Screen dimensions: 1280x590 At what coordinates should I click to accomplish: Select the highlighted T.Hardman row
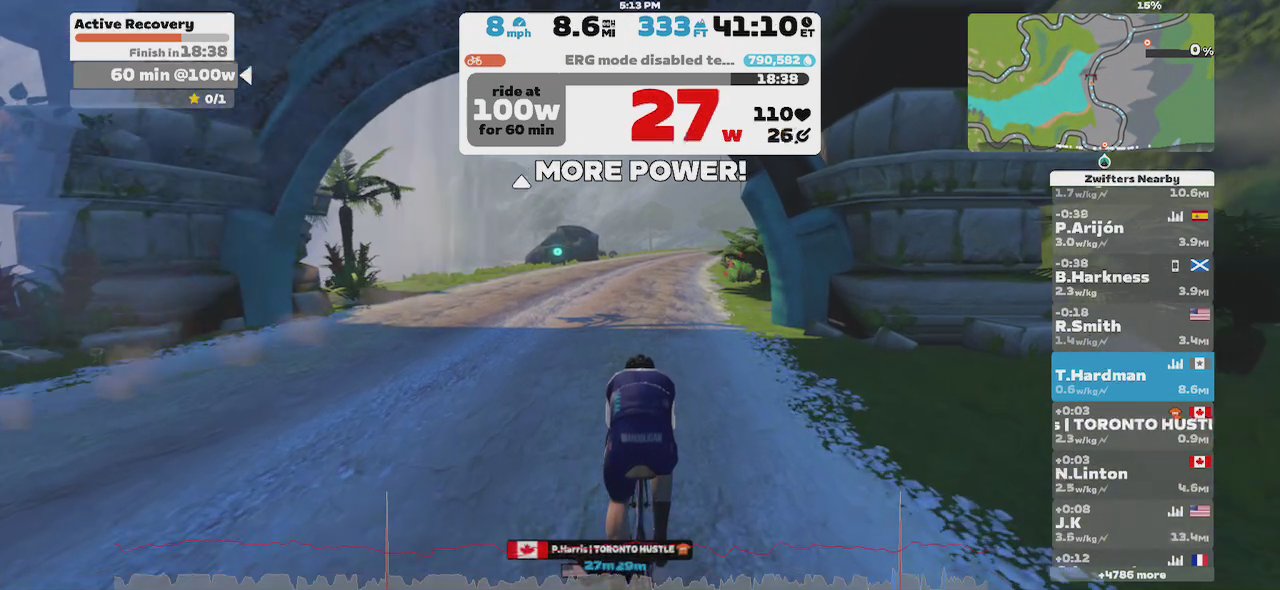pyautogui.click(x=1132, y=376)
